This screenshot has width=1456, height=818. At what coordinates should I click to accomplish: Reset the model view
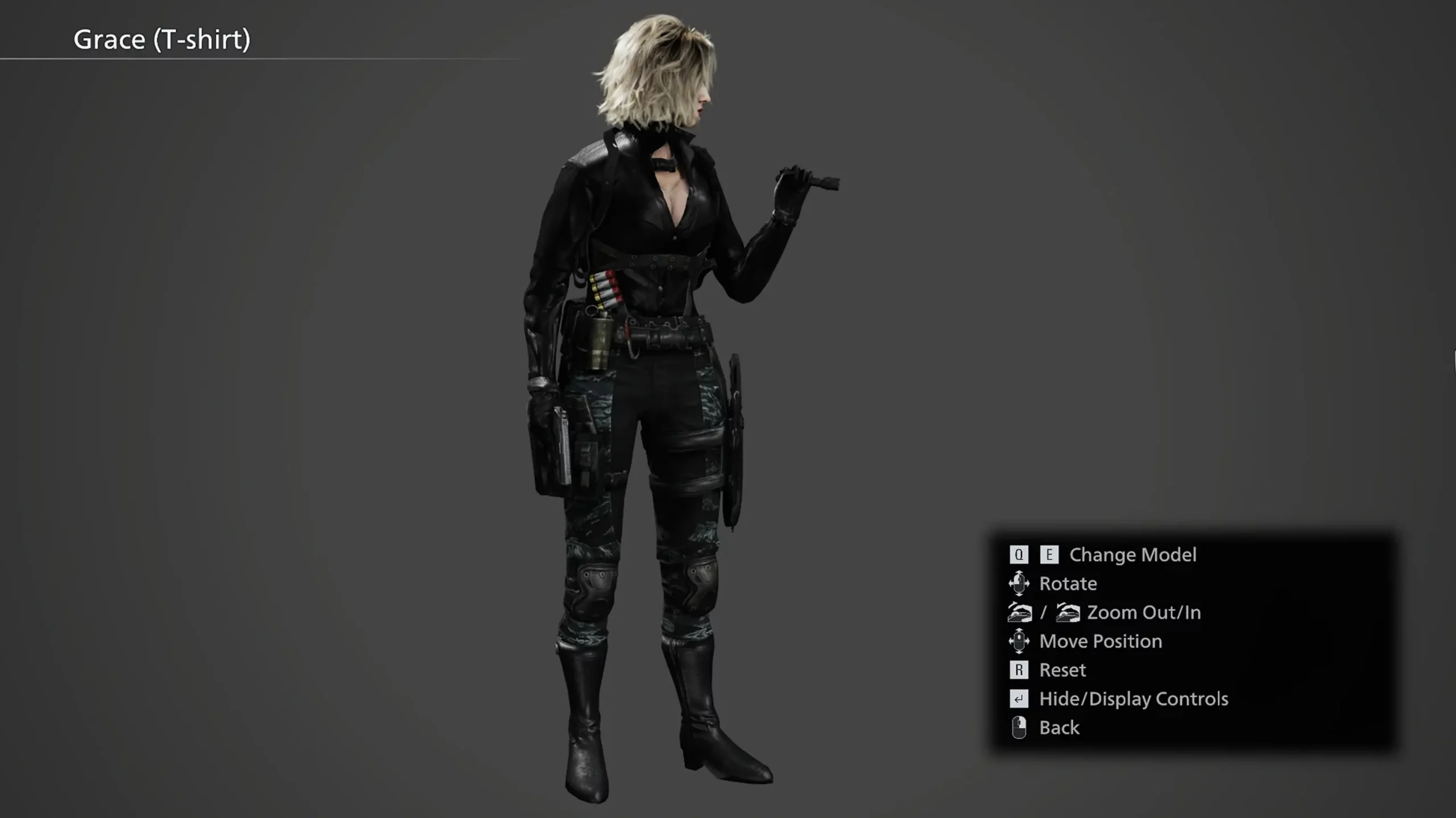[1062, 670]
